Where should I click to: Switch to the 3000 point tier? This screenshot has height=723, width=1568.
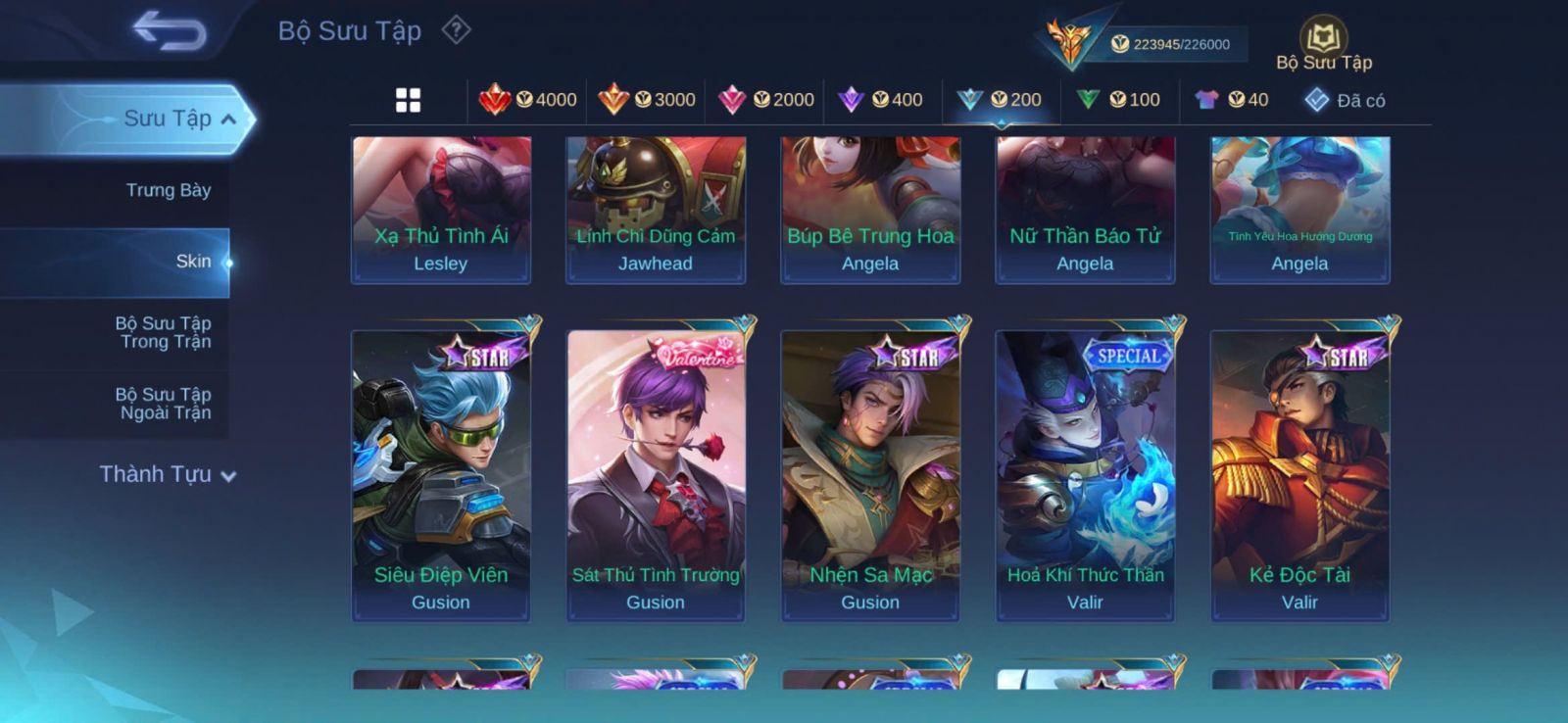pyautogui.click(x=647, y=100)
